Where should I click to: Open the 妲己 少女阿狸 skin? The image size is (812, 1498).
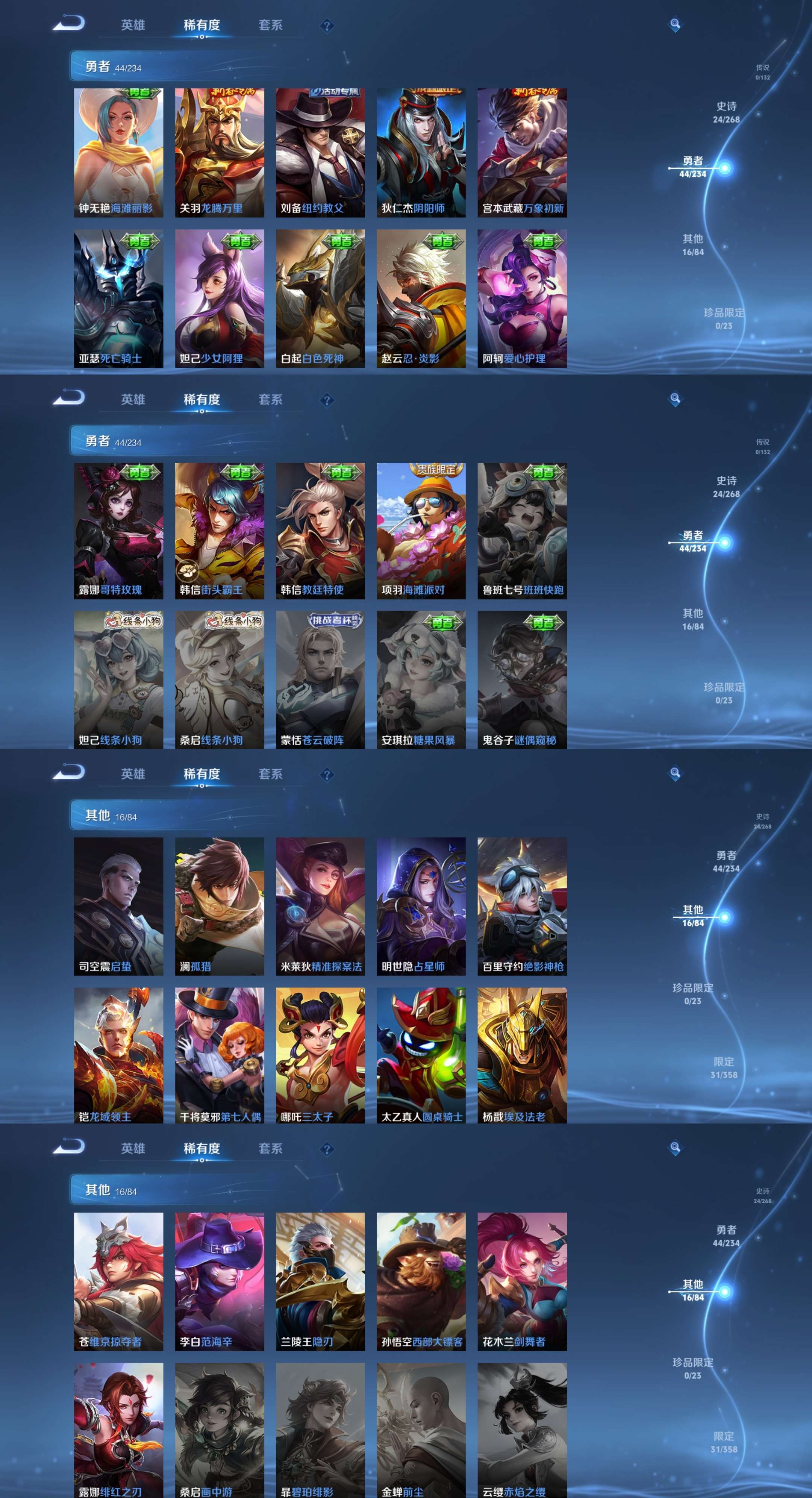coord(219,298)
